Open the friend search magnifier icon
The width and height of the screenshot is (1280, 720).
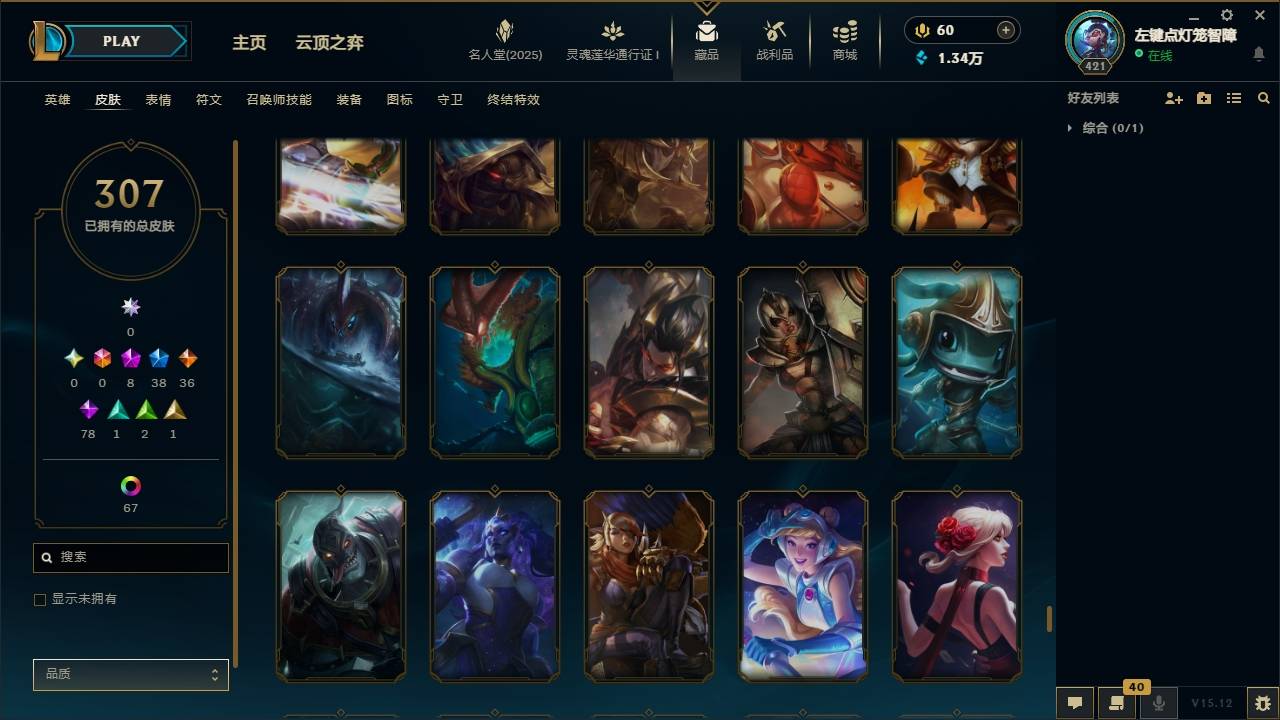[1264, 97]
